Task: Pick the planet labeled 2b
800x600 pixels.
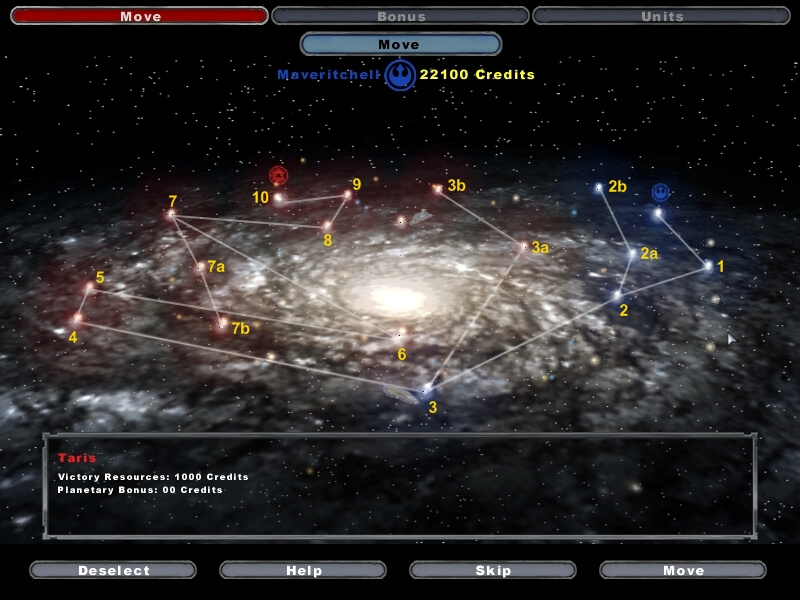Action: tap(599, 187)
